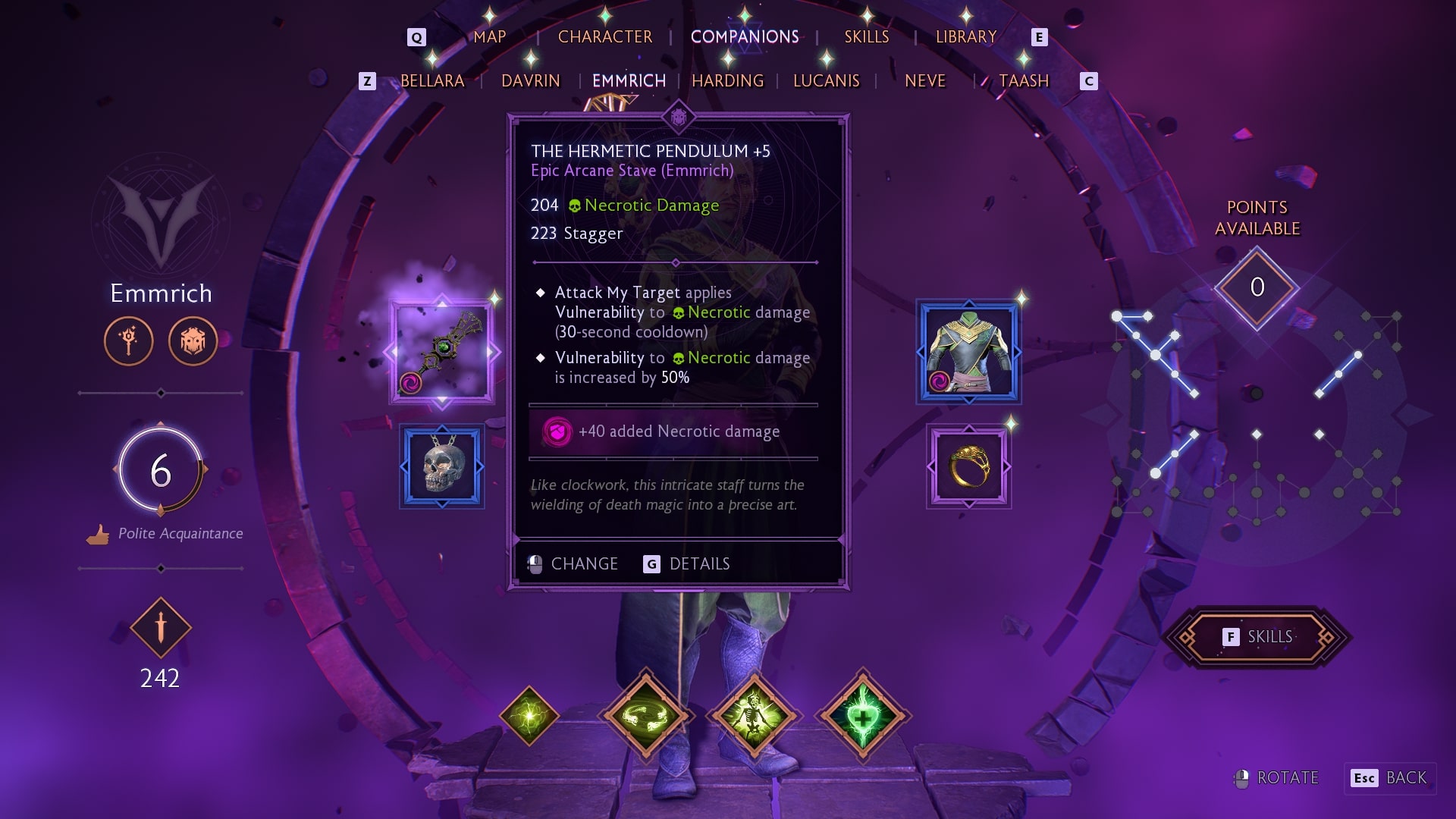The image size is (1456, 819).
Task: Select companion Bellara
Action: pos(432,81)
